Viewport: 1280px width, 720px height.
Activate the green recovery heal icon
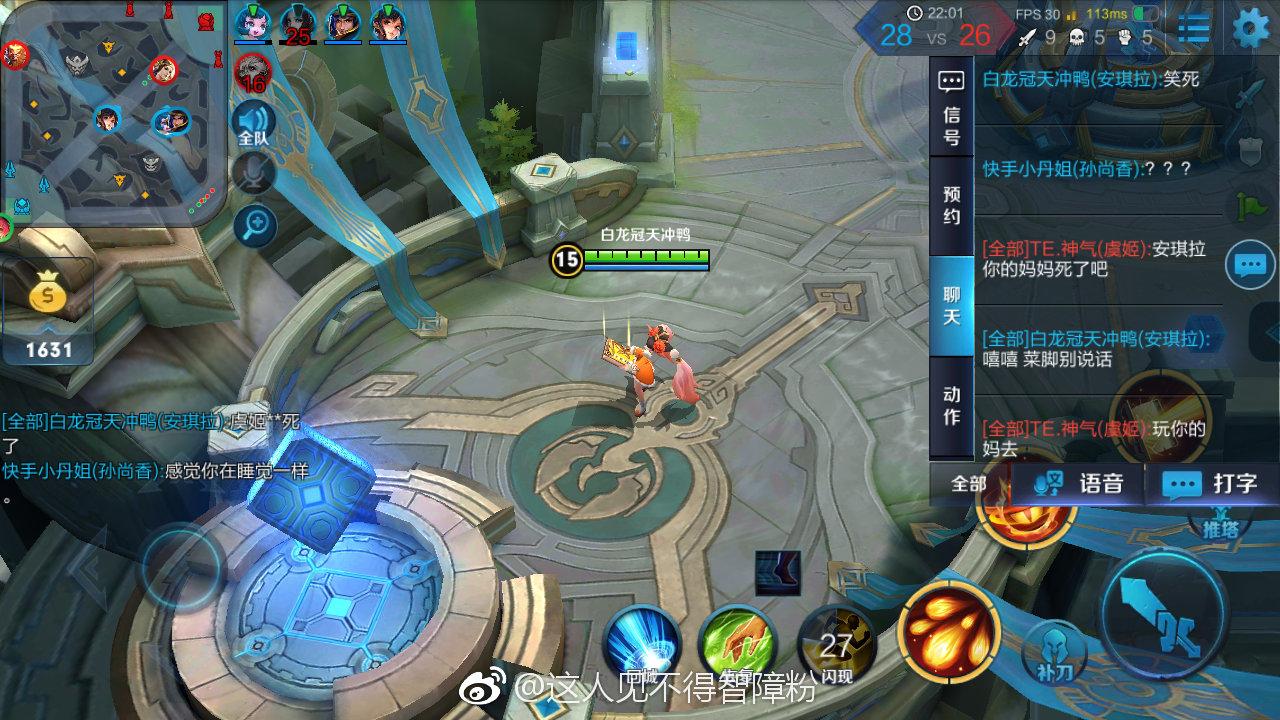click(738, 640)
